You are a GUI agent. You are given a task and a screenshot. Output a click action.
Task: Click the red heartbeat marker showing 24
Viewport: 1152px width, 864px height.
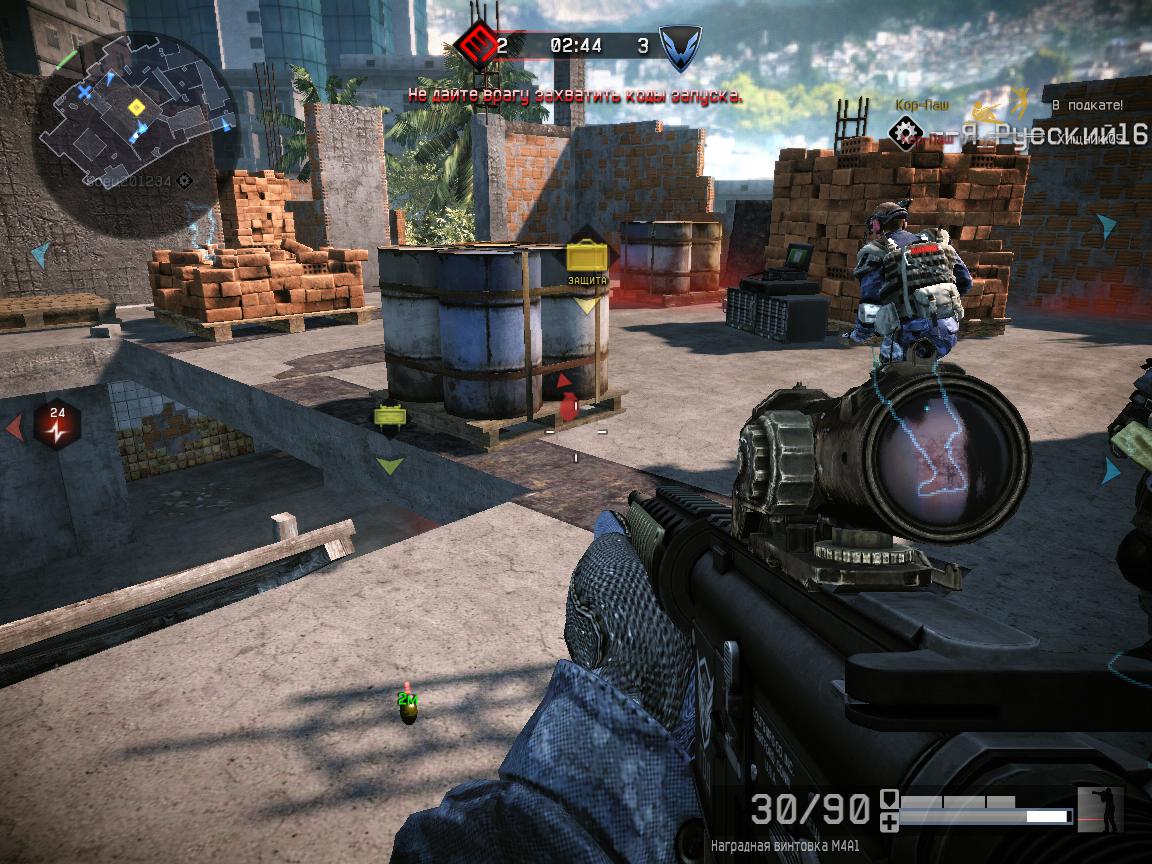57,423
